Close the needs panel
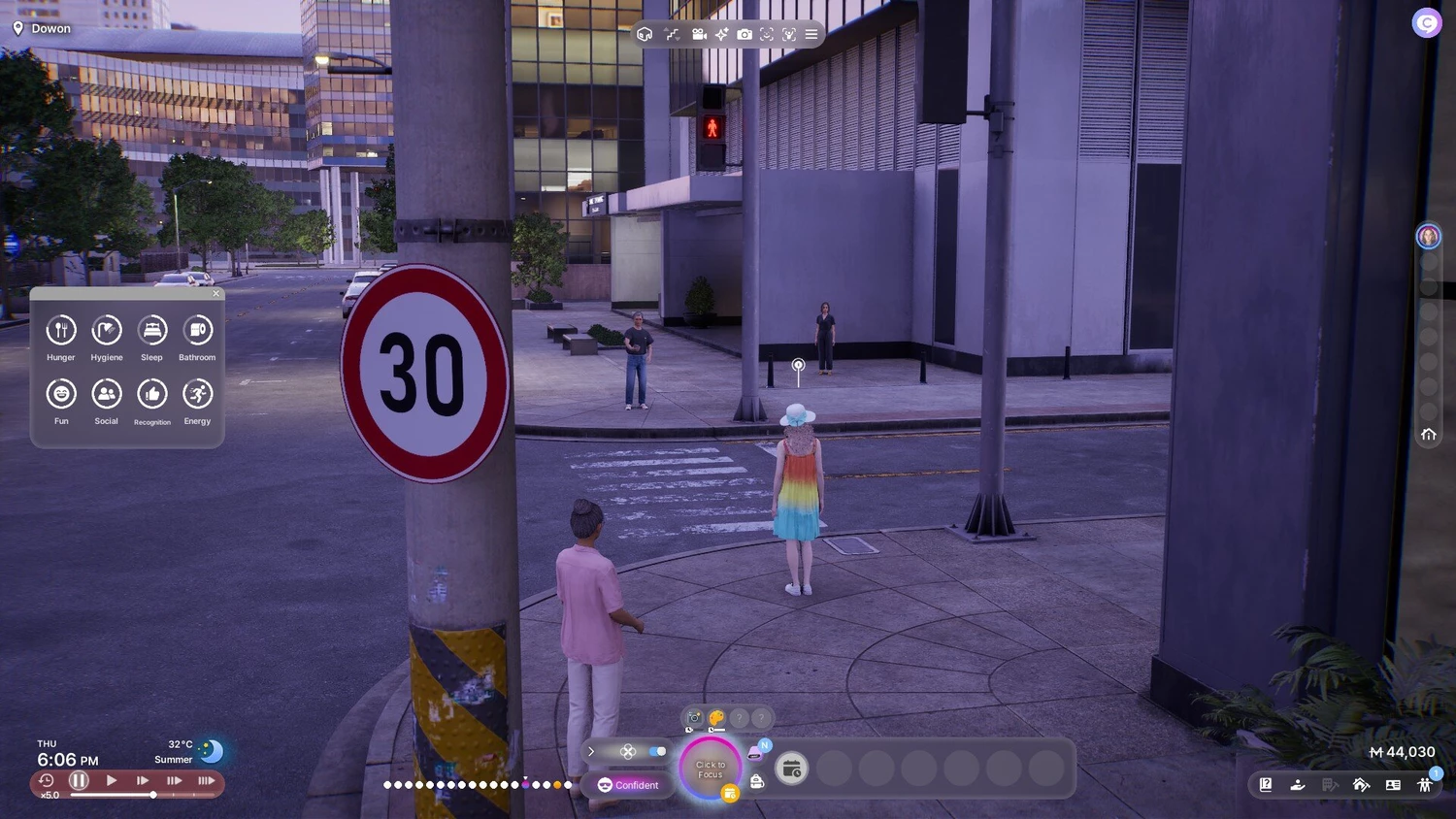This screenshot has width=1456, height=819. tap(216, 293)
